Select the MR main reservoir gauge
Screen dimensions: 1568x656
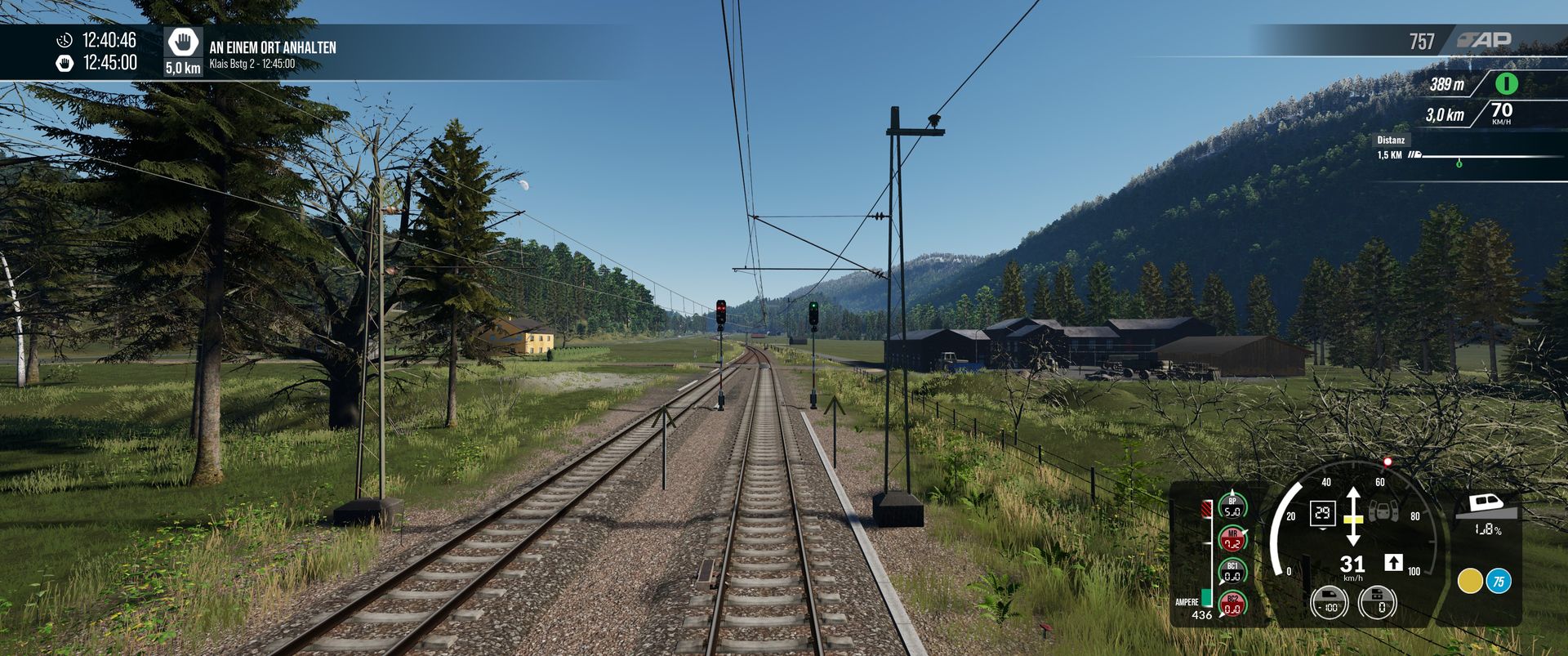tap(1232, 540)
